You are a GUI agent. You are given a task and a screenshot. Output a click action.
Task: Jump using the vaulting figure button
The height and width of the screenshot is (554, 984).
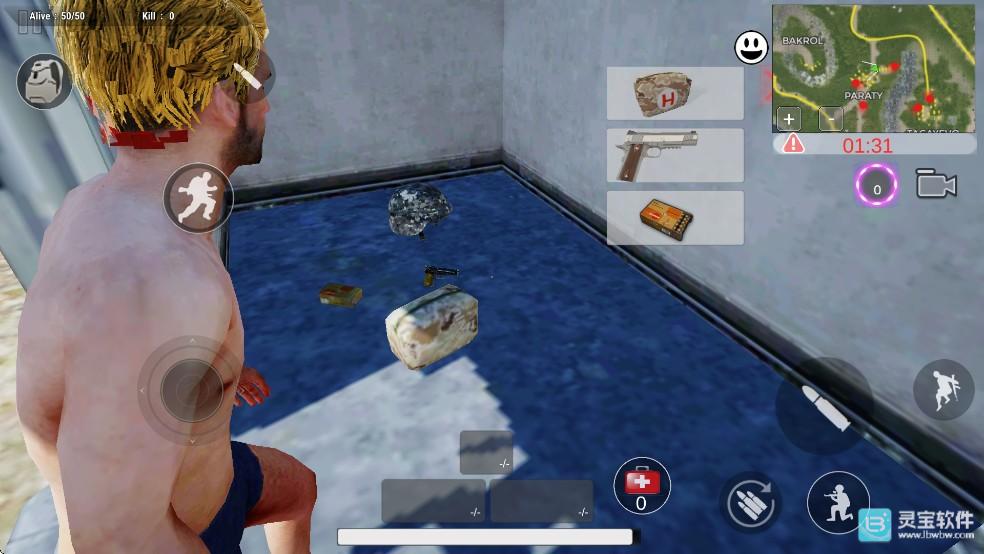[x=943, y=390]
